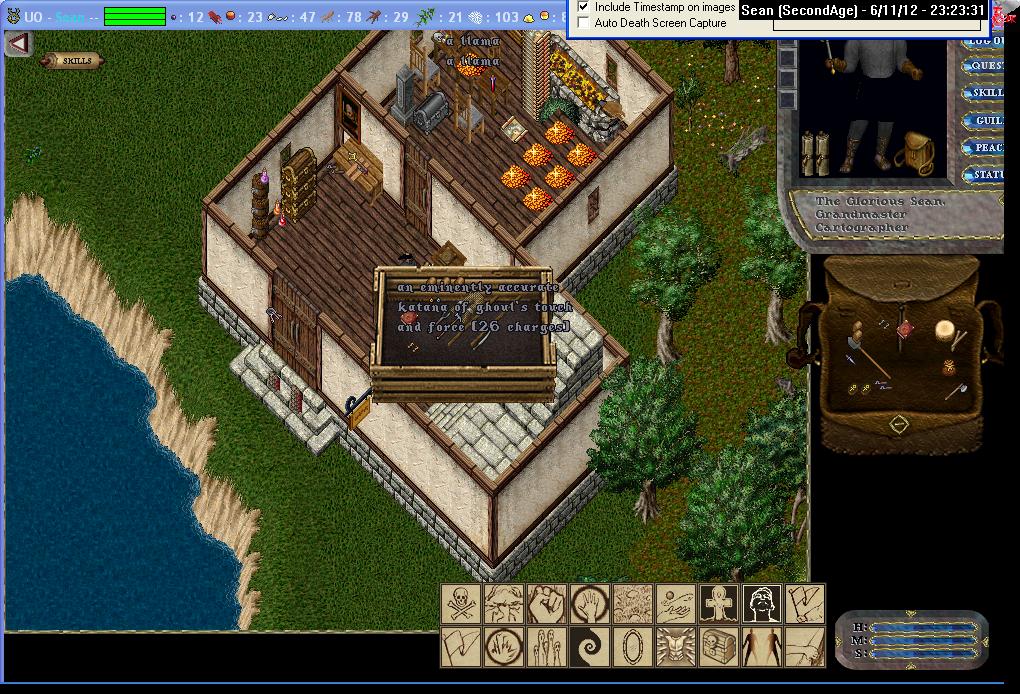The image size is (1020, 694).
Task: Click the left arrow collapse button
Action: pyautogui.click(x=18, y=44)
